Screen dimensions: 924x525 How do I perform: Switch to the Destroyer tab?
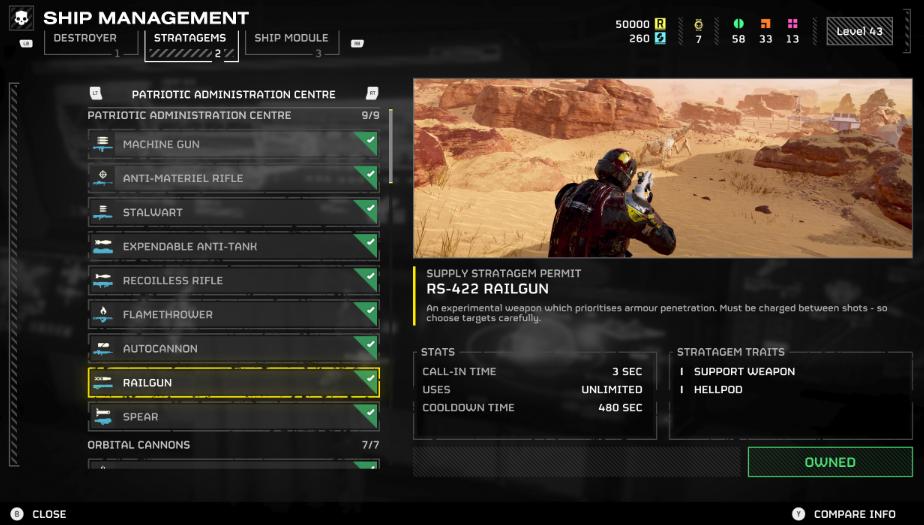86,40
